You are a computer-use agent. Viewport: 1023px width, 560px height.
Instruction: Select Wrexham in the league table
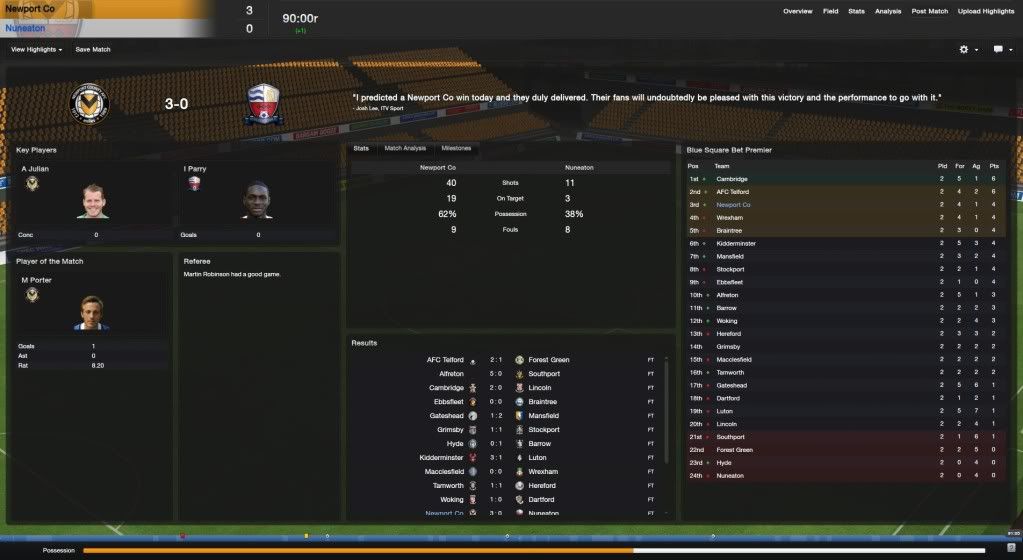729,217
